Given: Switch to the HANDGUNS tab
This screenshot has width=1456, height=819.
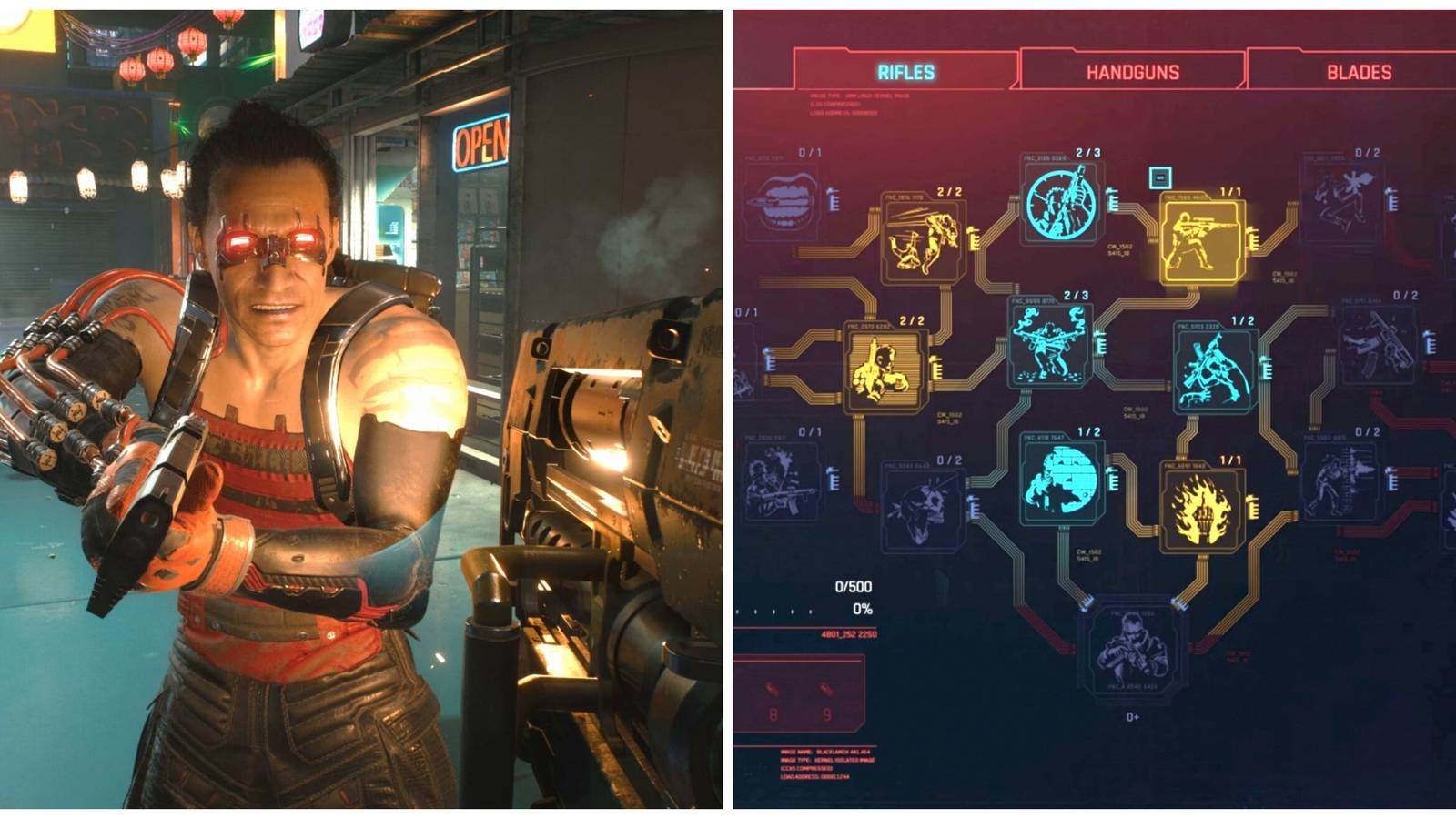Looking at the screenshot, I should 1133,71.
